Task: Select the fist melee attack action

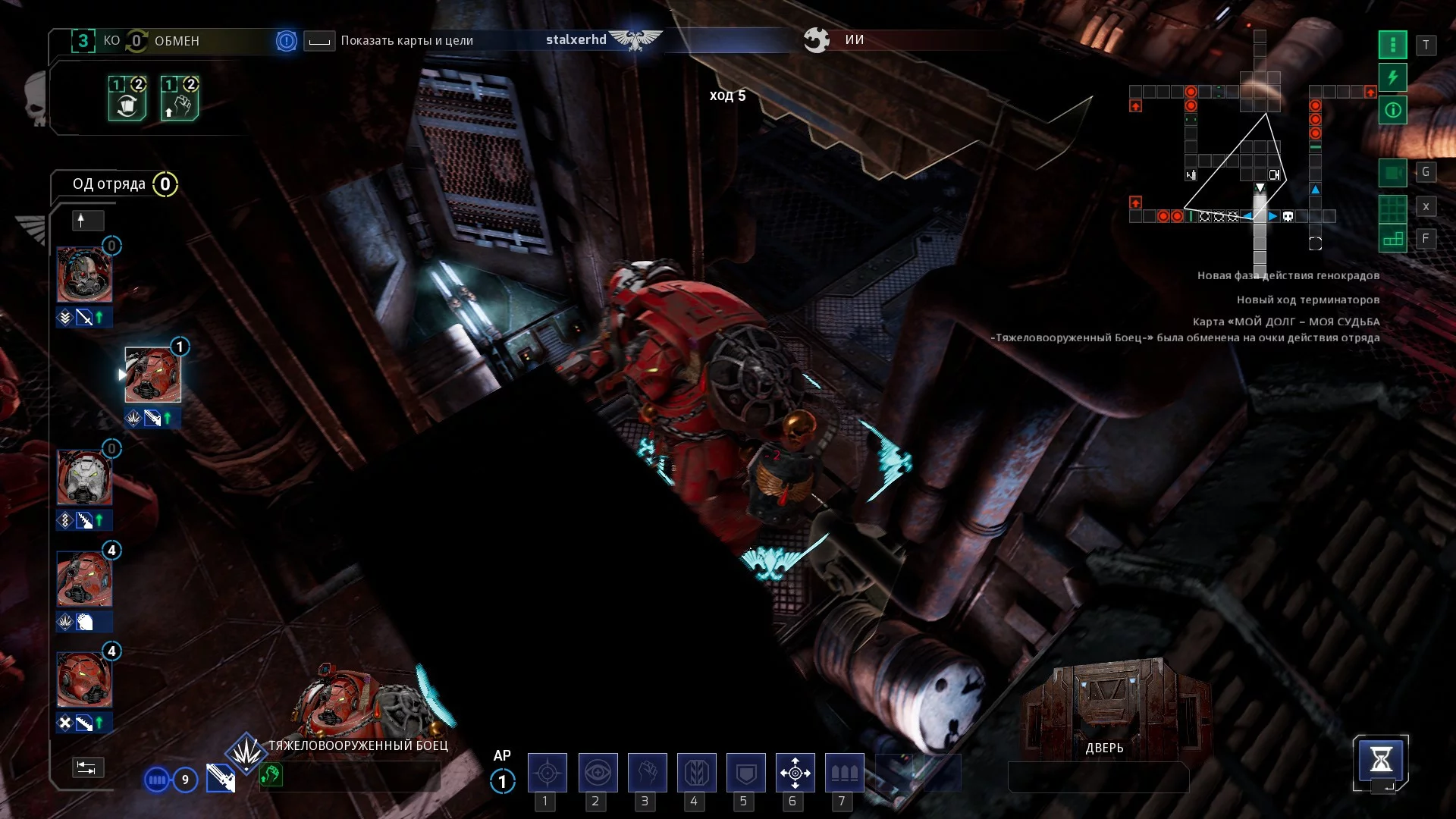Action: pos(647,773)
